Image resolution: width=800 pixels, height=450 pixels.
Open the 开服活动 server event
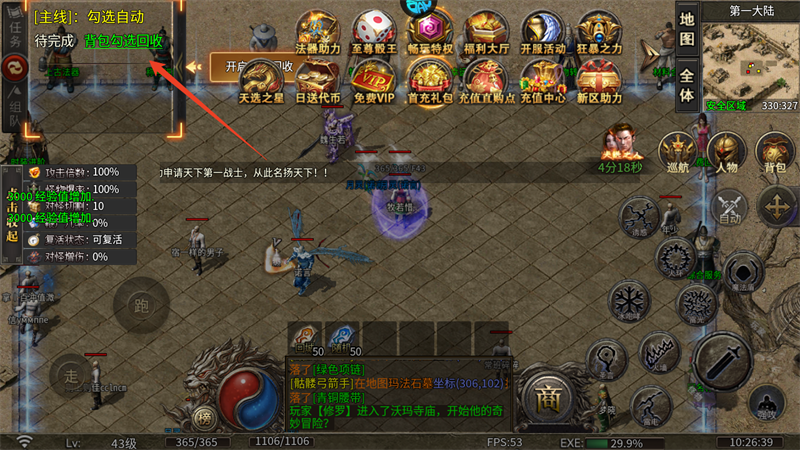click(543, 28)
